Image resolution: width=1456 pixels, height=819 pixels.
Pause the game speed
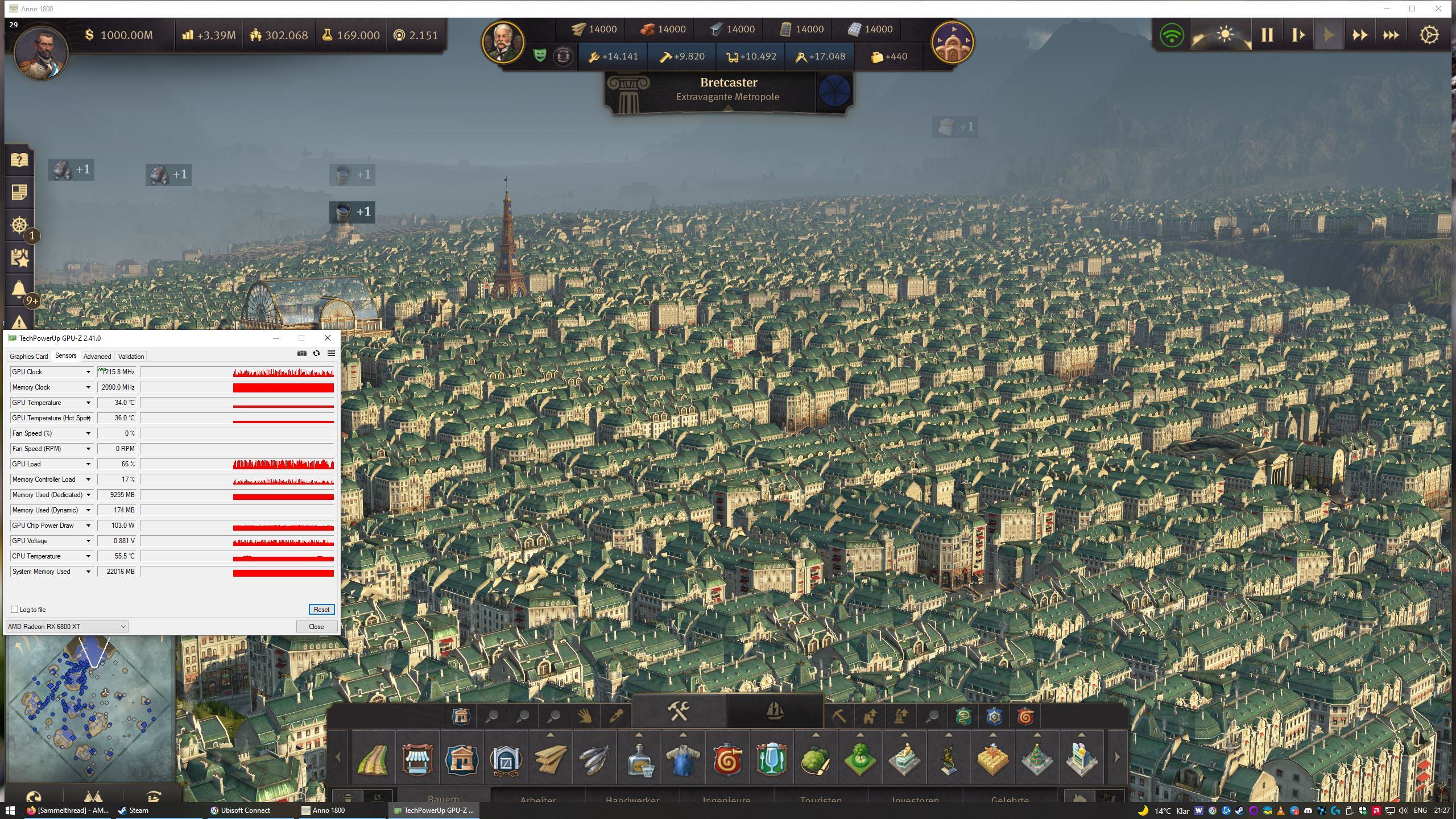[x=1267, y=35]
